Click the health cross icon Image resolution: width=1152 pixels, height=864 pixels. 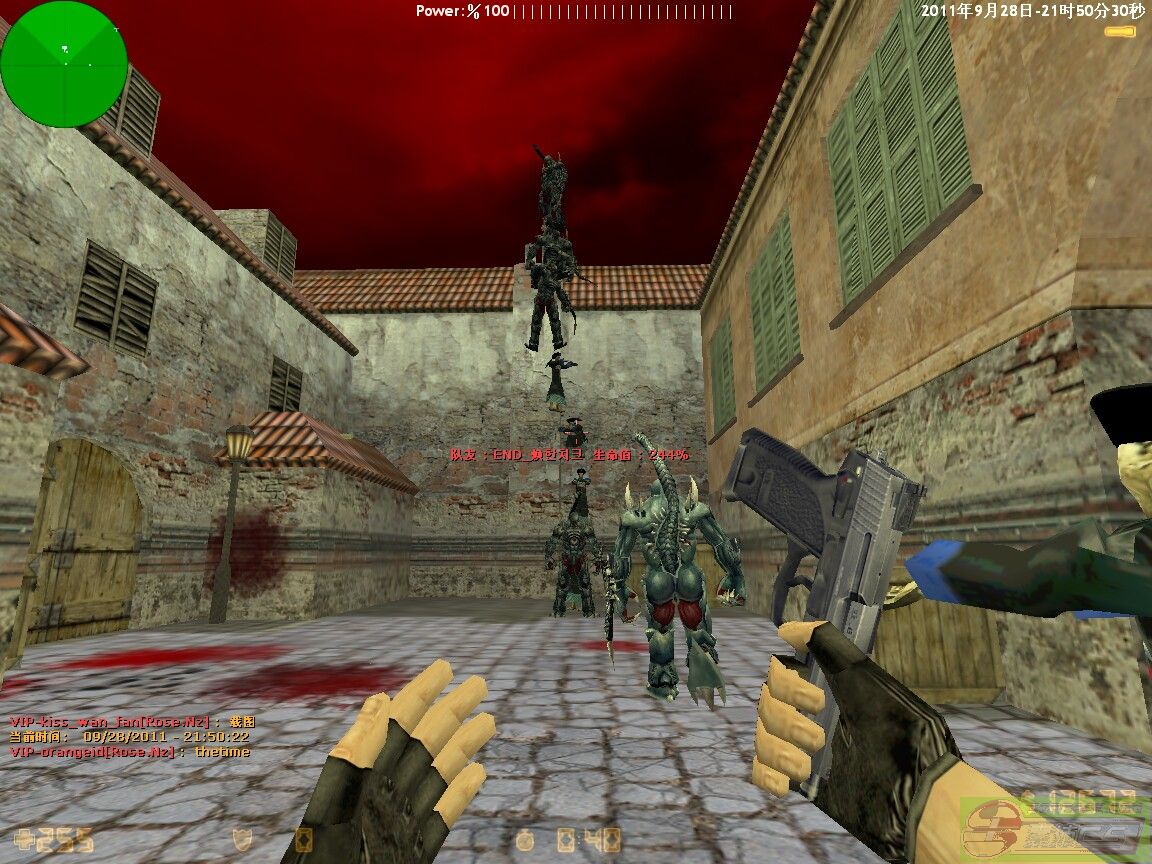[x=24, y=838]
